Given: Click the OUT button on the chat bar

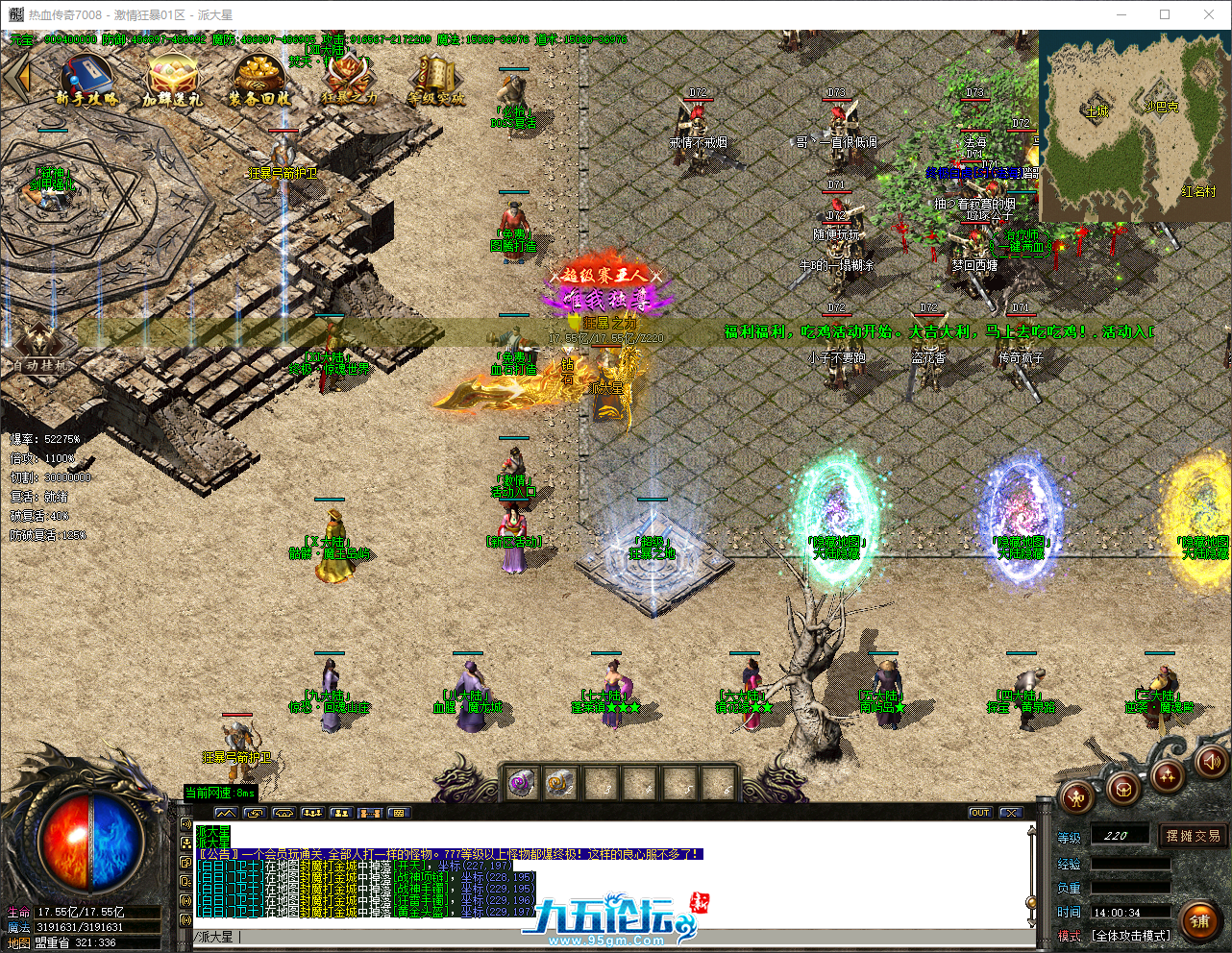Looking at the screenshot, I should 978,812.
